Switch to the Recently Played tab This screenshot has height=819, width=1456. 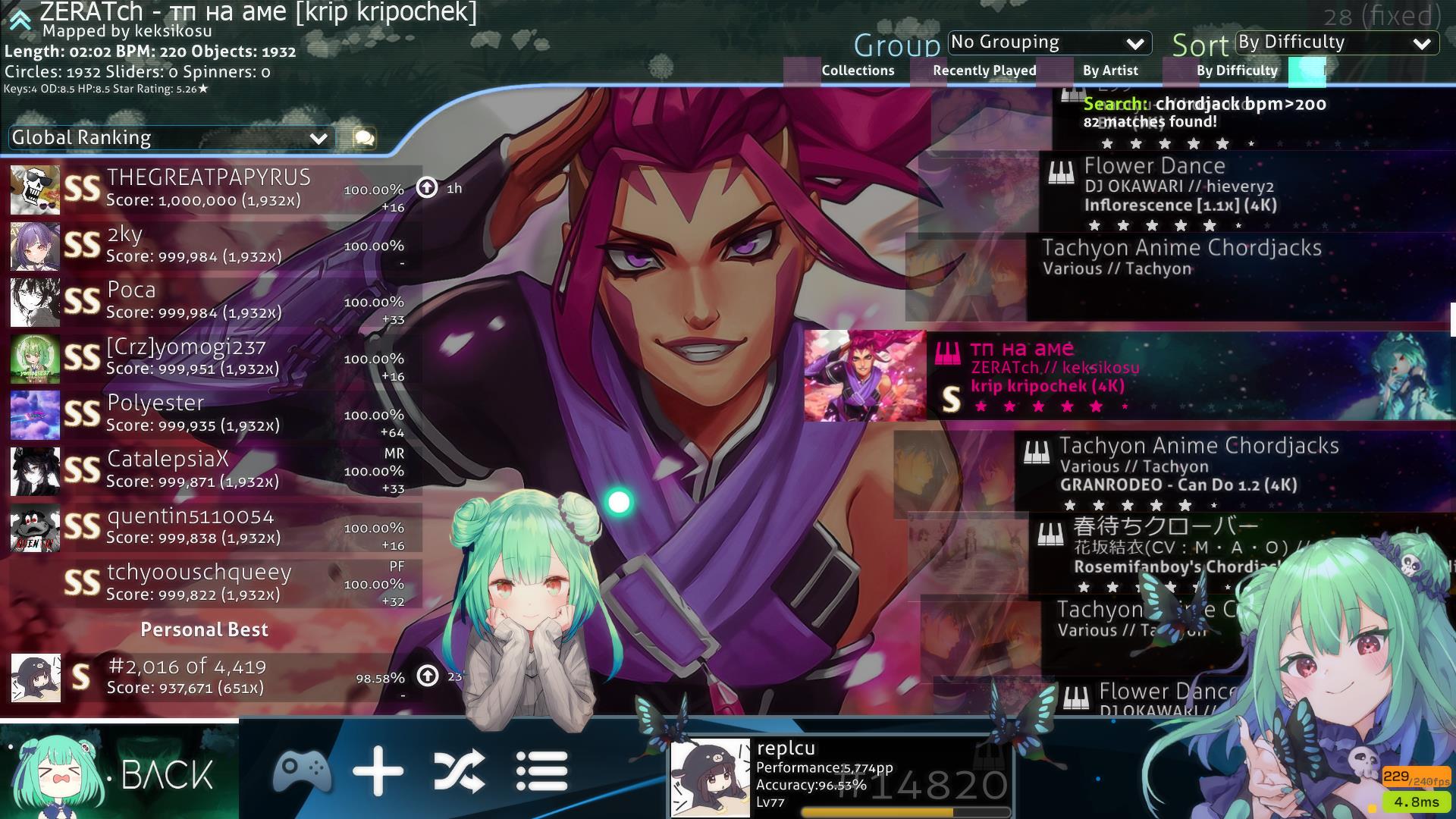click(x=984, y=71)
